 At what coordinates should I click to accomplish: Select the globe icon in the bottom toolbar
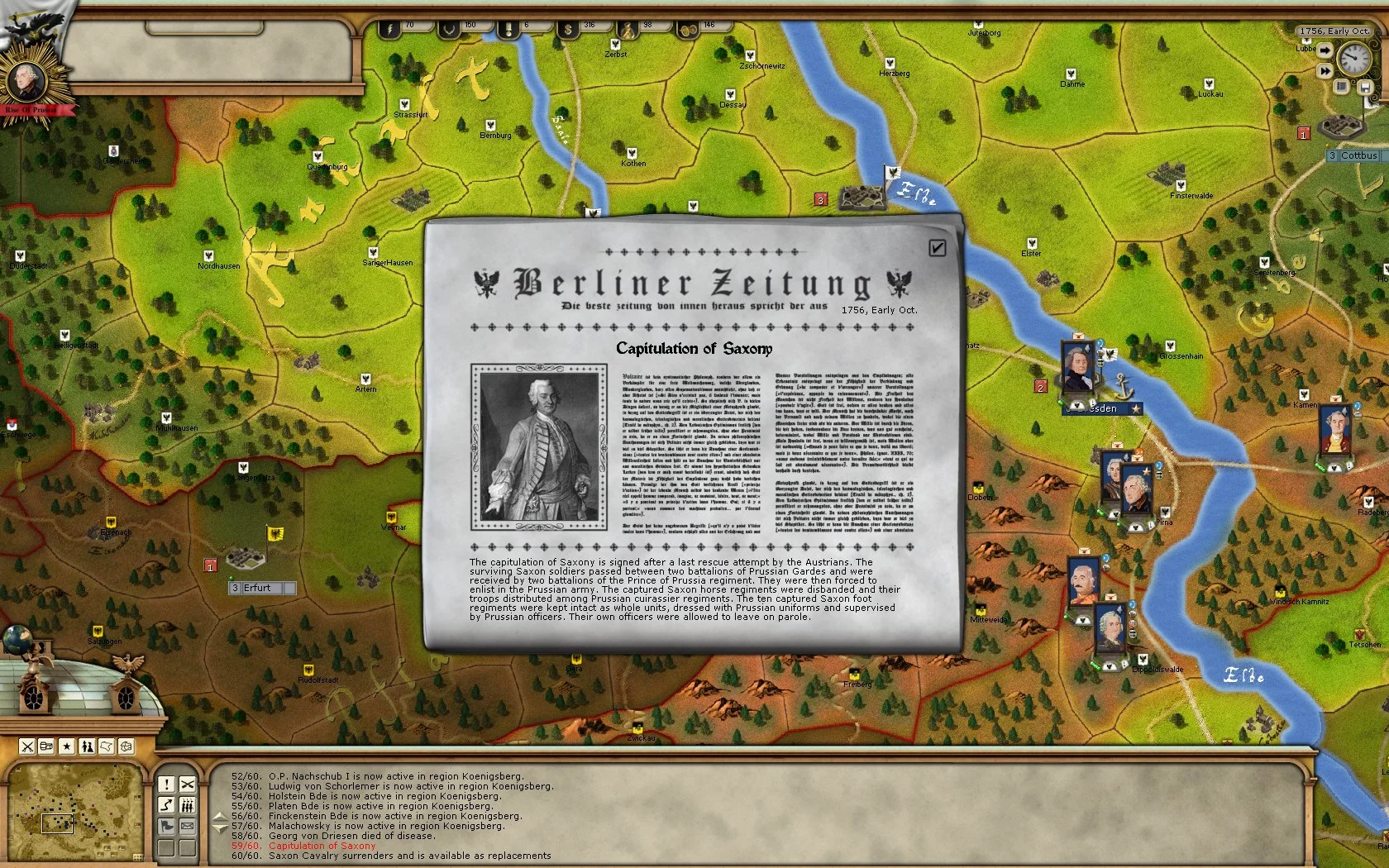[126, 746]
